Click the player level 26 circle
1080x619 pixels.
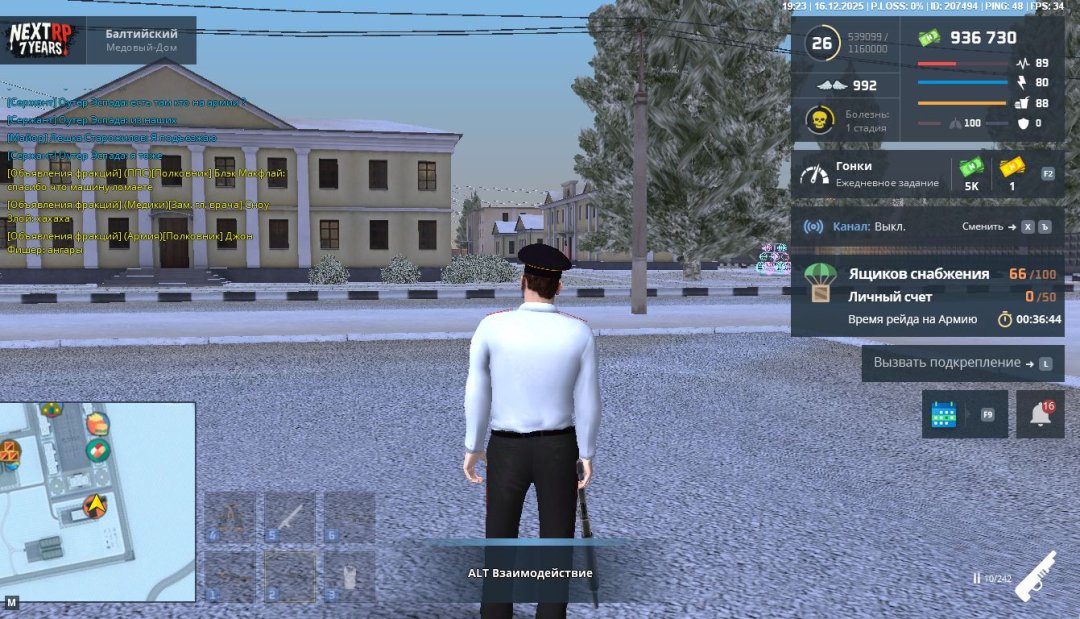click(822, 43)
